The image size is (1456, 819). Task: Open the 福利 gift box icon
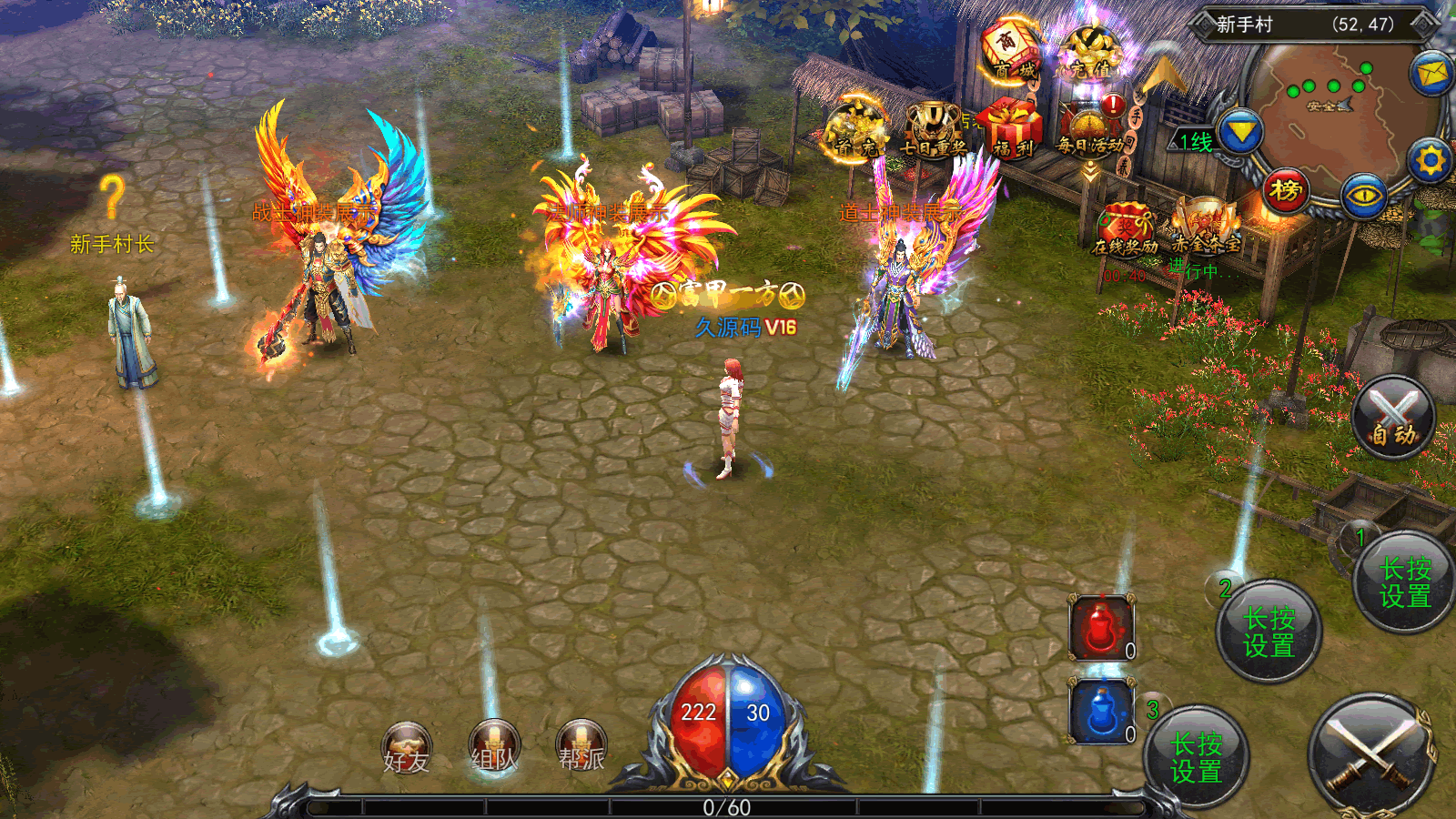coord(1011,129)
